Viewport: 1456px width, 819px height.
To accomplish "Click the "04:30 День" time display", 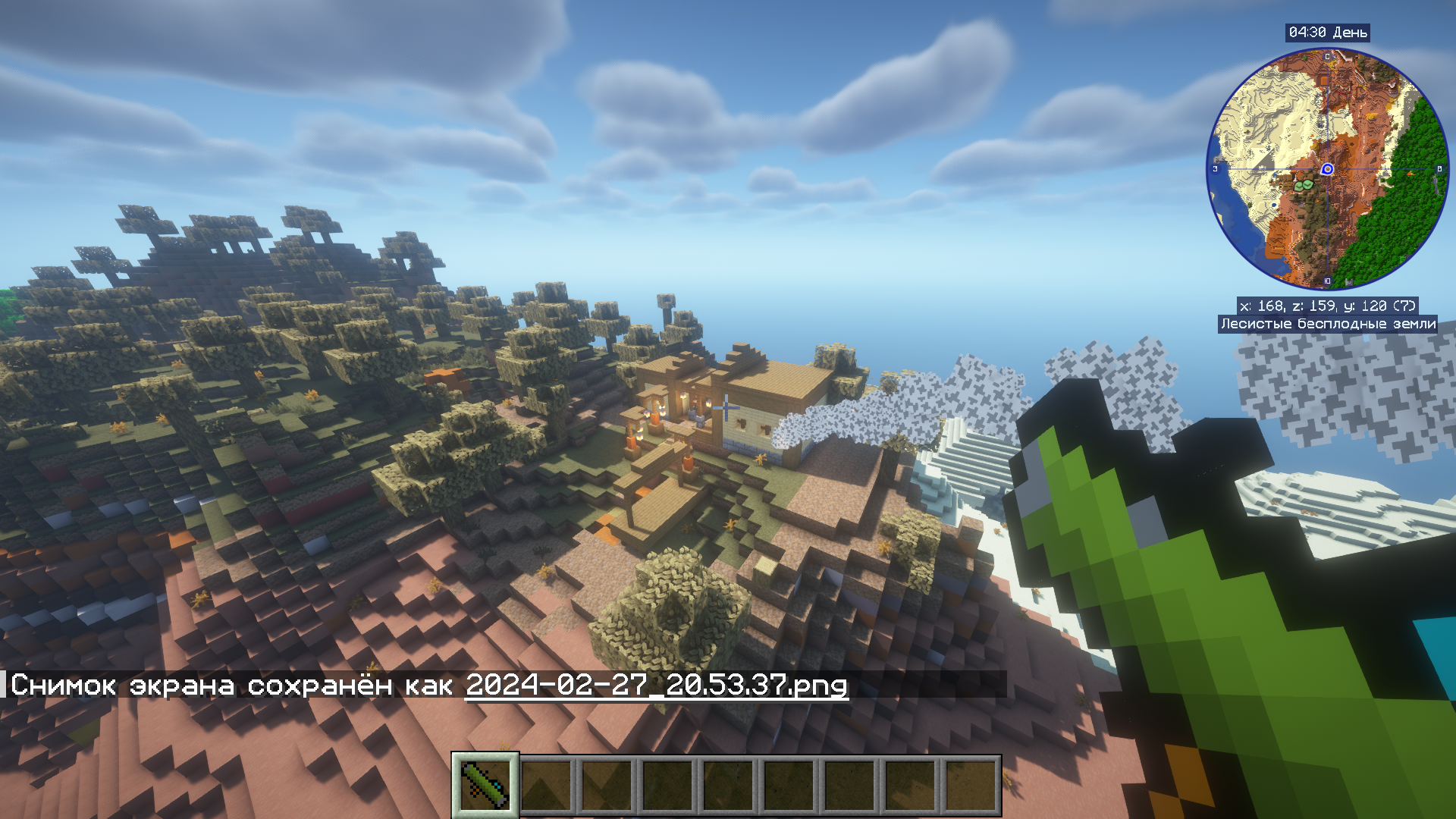I will (1329, 33).
